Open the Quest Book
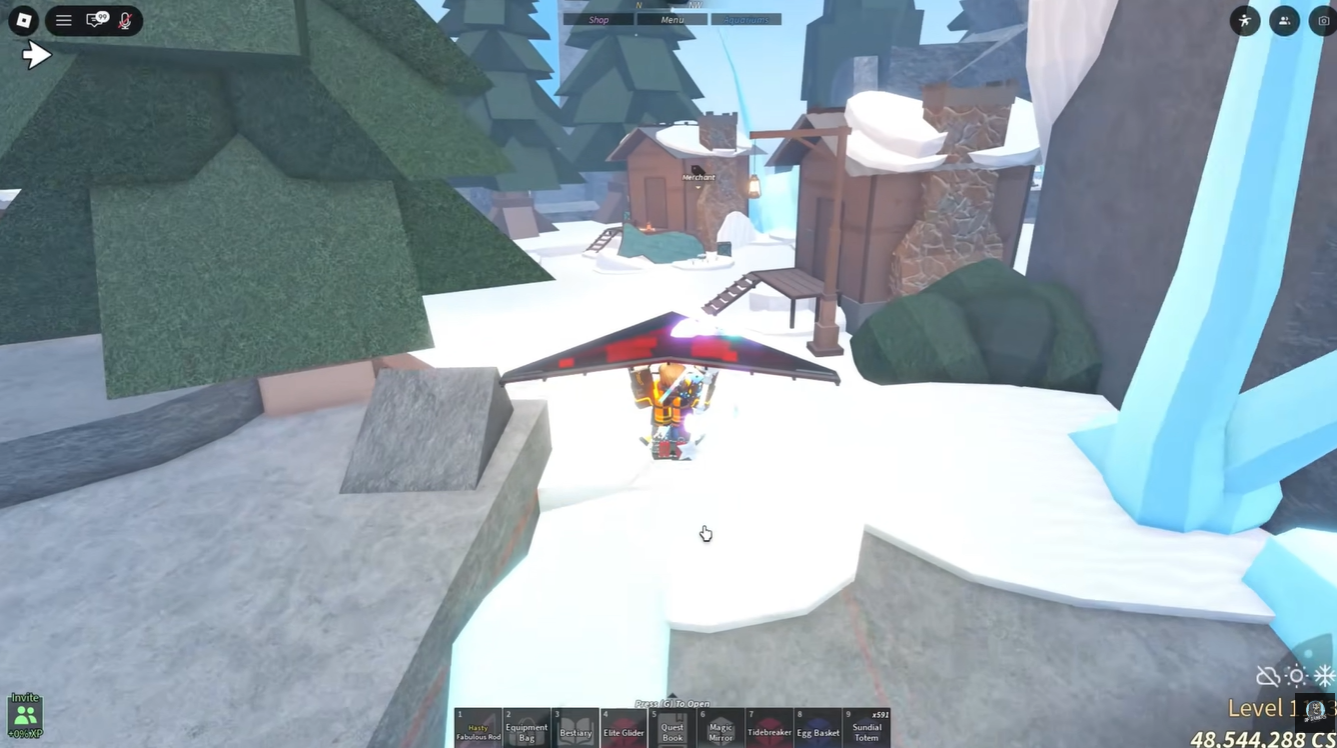The image size is (1337, 748). click(671, 728)
